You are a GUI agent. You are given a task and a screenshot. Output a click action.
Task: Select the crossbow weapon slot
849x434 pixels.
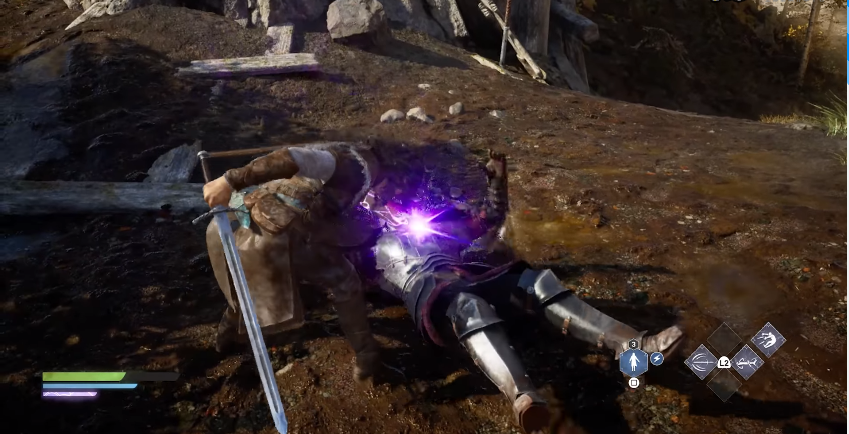[x=746, y=361]
